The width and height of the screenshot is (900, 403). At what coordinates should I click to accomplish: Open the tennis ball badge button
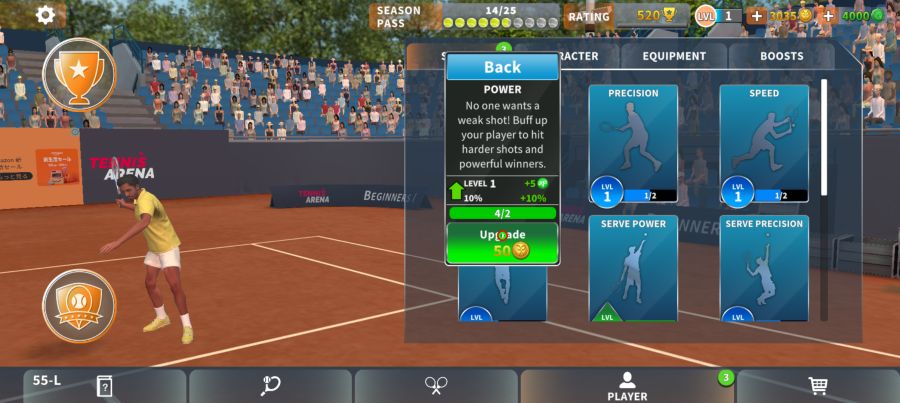pyautogui.click(x=79, y=305)
